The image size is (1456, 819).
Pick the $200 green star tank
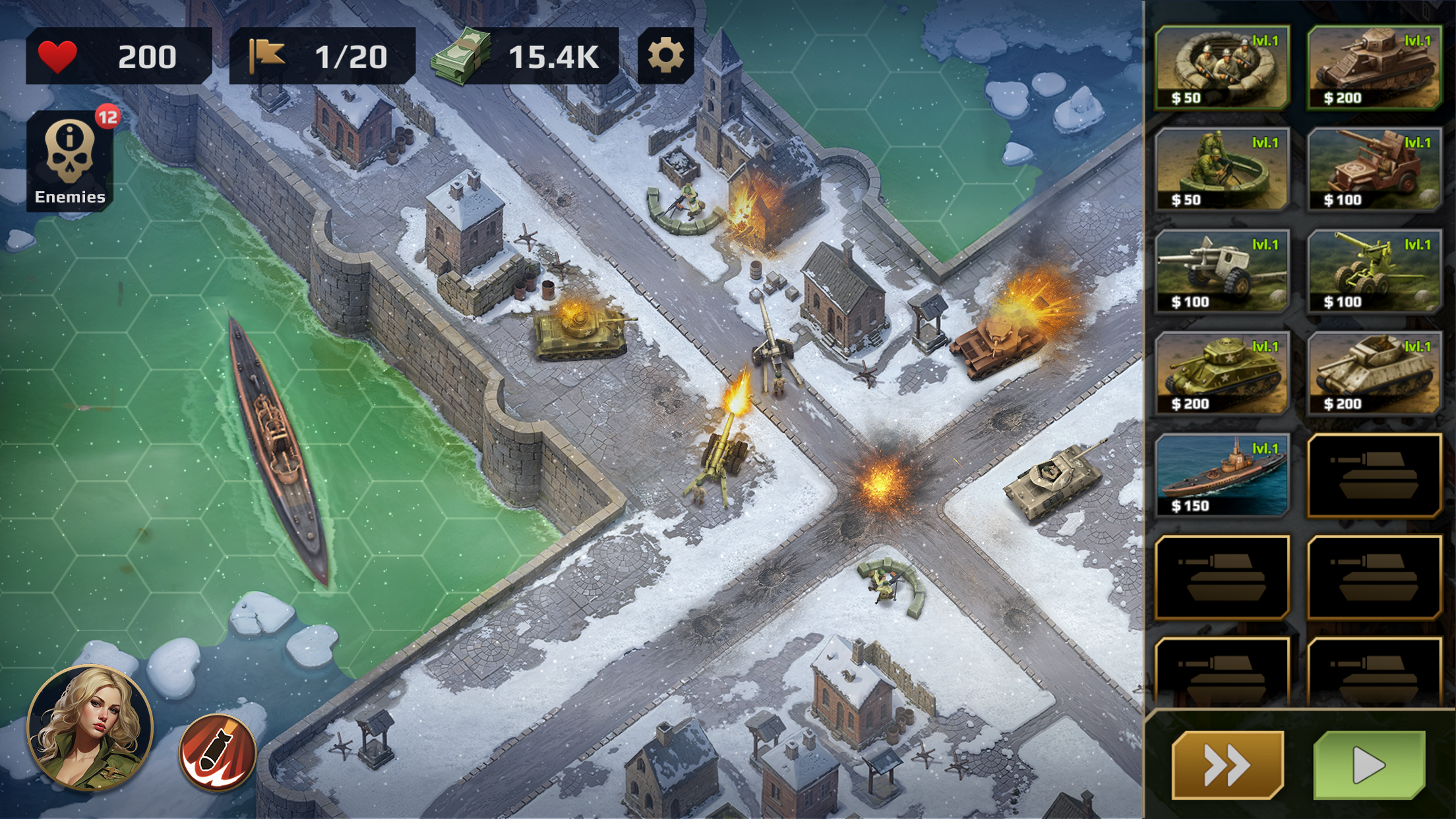pos(1222,373)
